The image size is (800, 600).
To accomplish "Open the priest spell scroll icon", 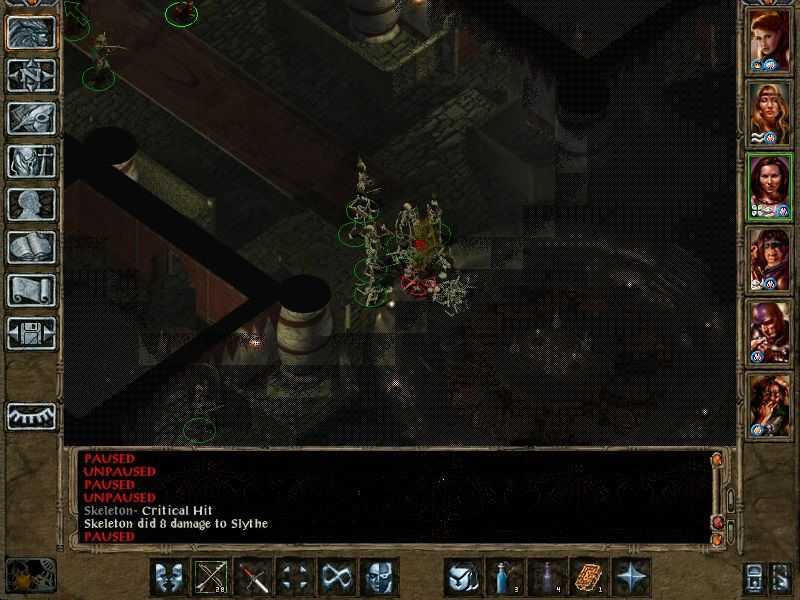I will 31,290.
